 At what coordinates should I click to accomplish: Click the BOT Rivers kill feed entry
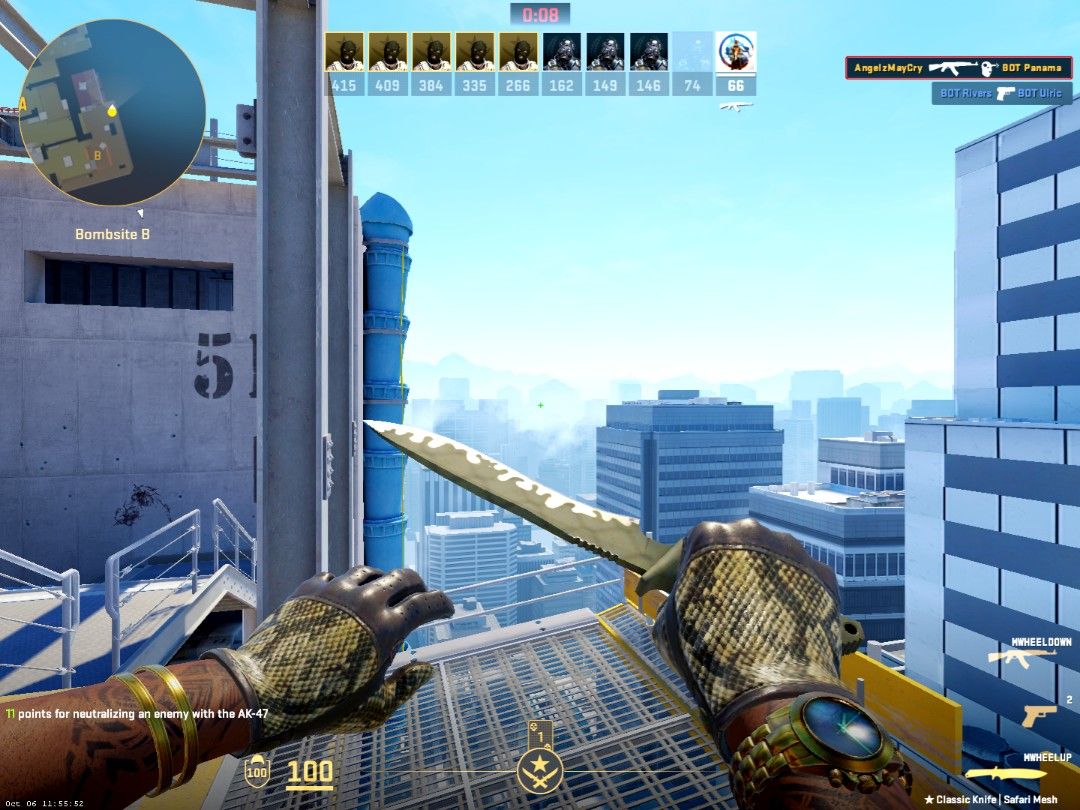pos(1001,93)
